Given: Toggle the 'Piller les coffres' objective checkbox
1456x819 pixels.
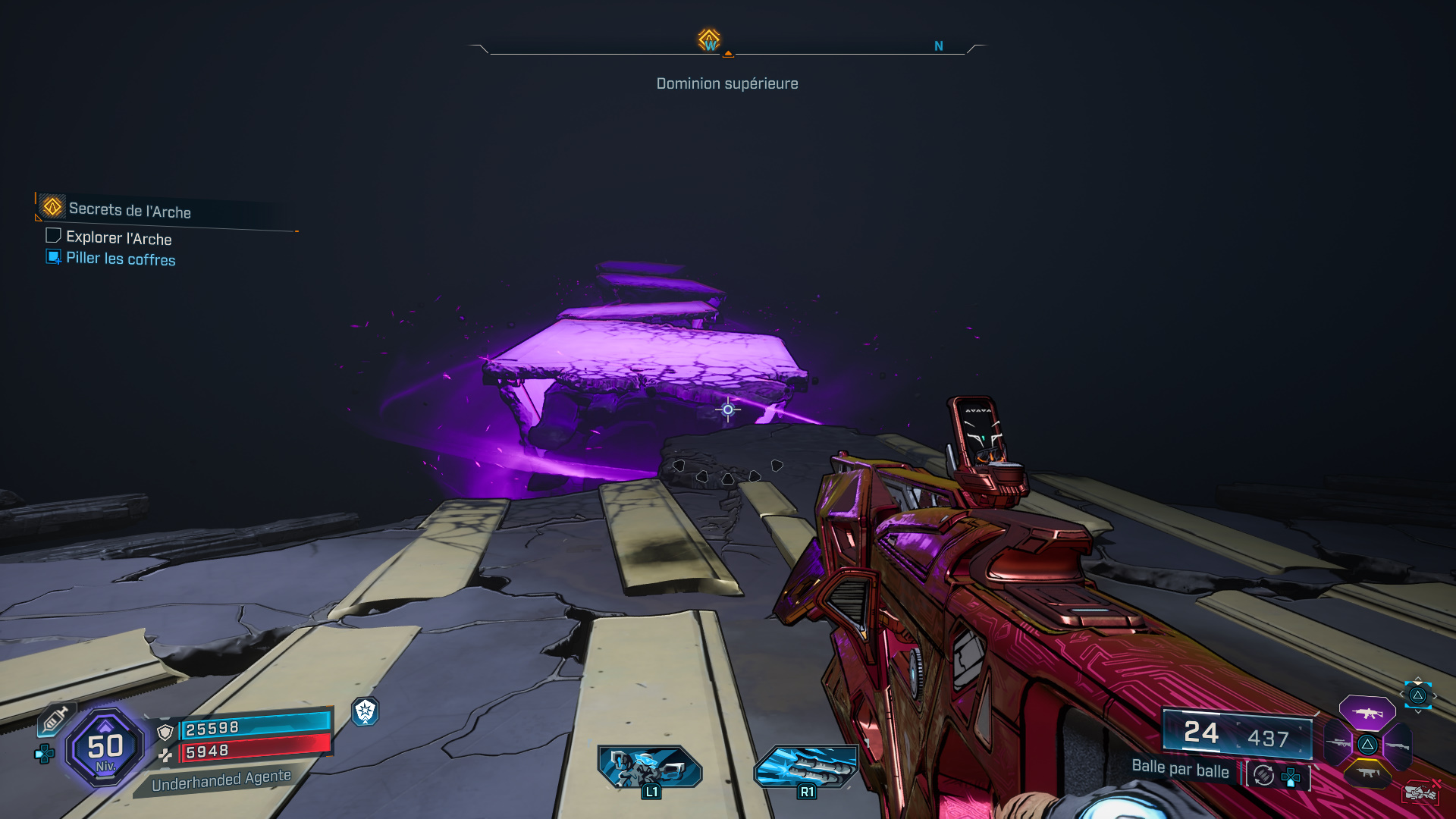Looking at the screenshot, I should click(x=52, y=259).
